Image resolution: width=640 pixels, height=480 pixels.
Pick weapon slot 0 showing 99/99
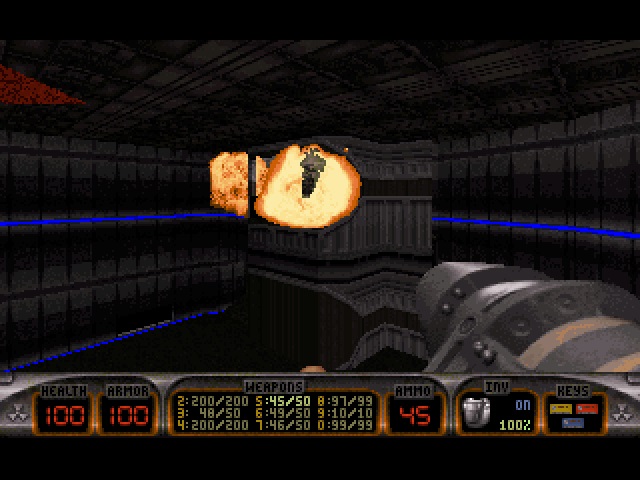[x=345, y=424]
